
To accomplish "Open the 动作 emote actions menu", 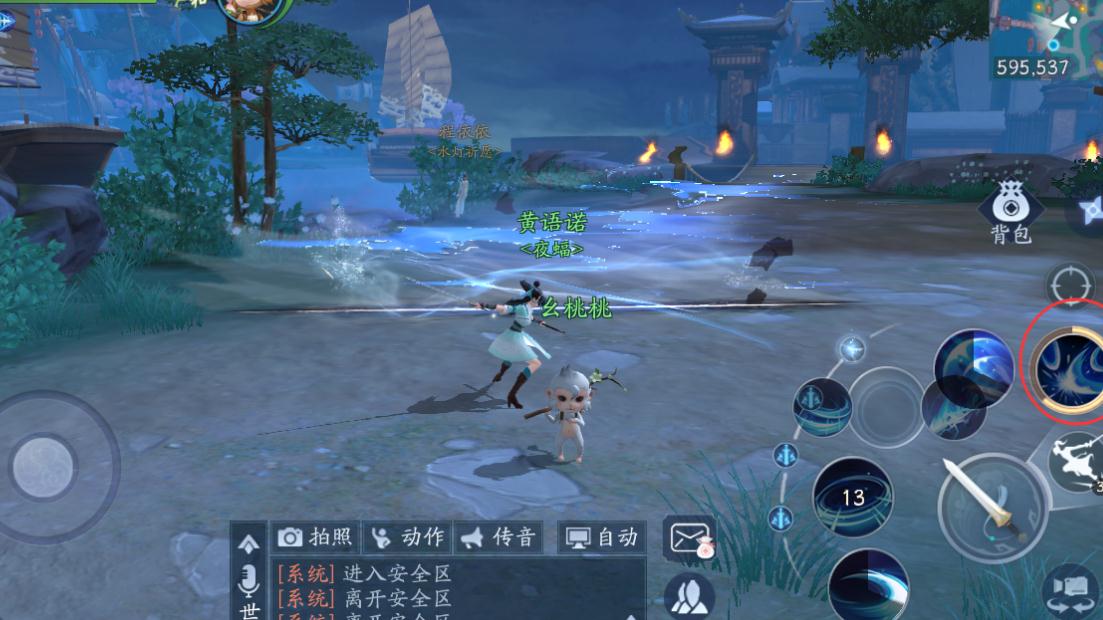I will pyautogui.click(x=407, y=538).
